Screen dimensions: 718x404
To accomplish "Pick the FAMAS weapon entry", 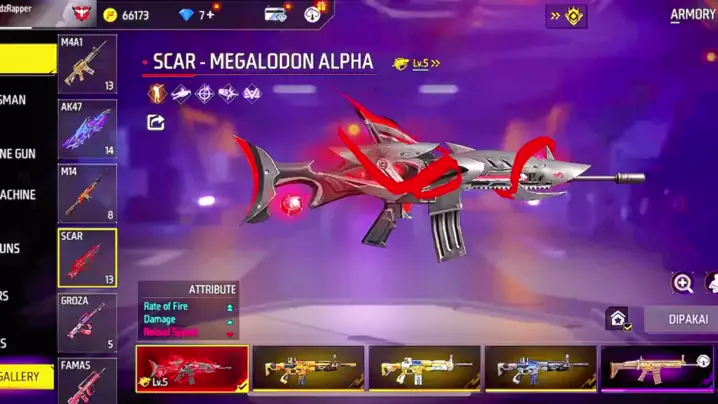I will click(87, 380).
